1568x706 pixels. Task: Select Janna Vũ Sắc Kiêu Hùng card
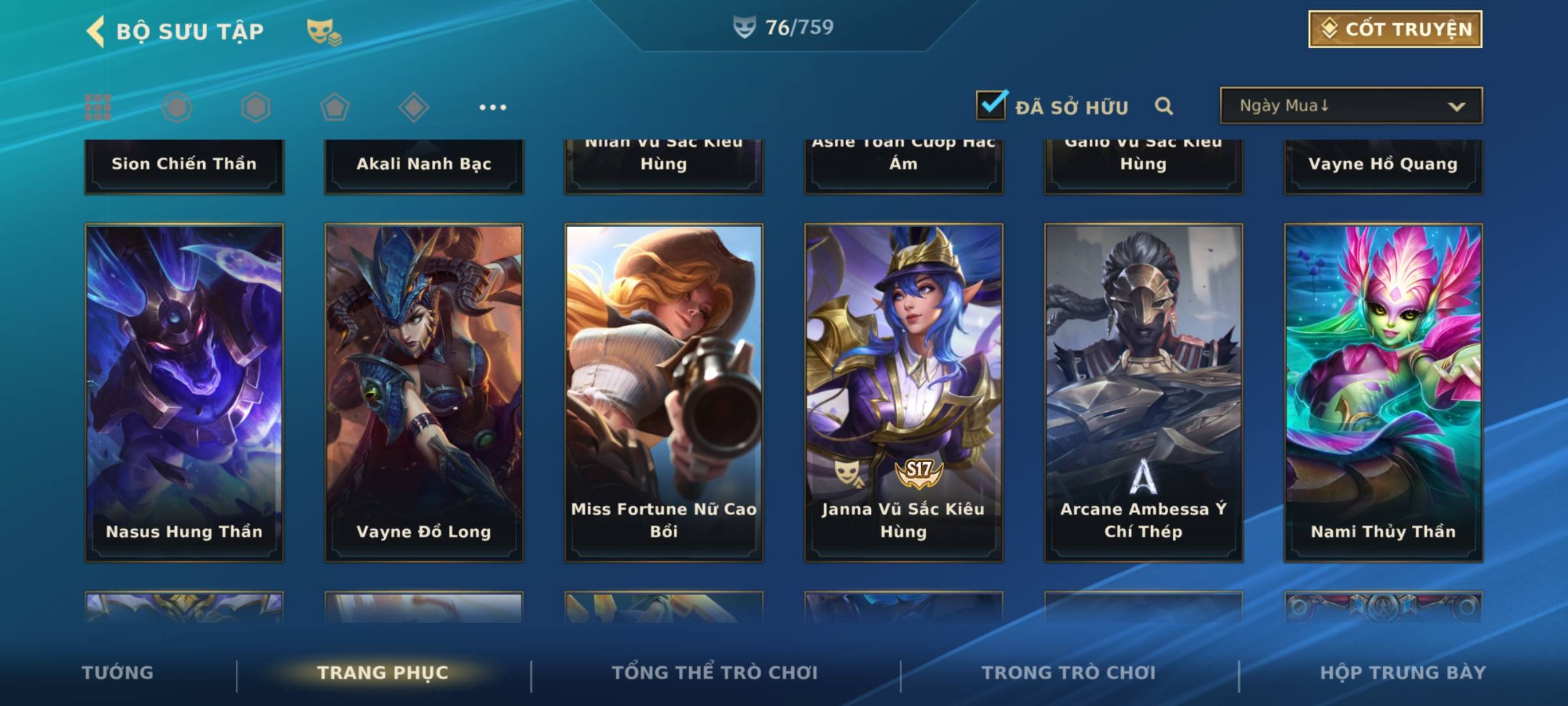(904, 392)
